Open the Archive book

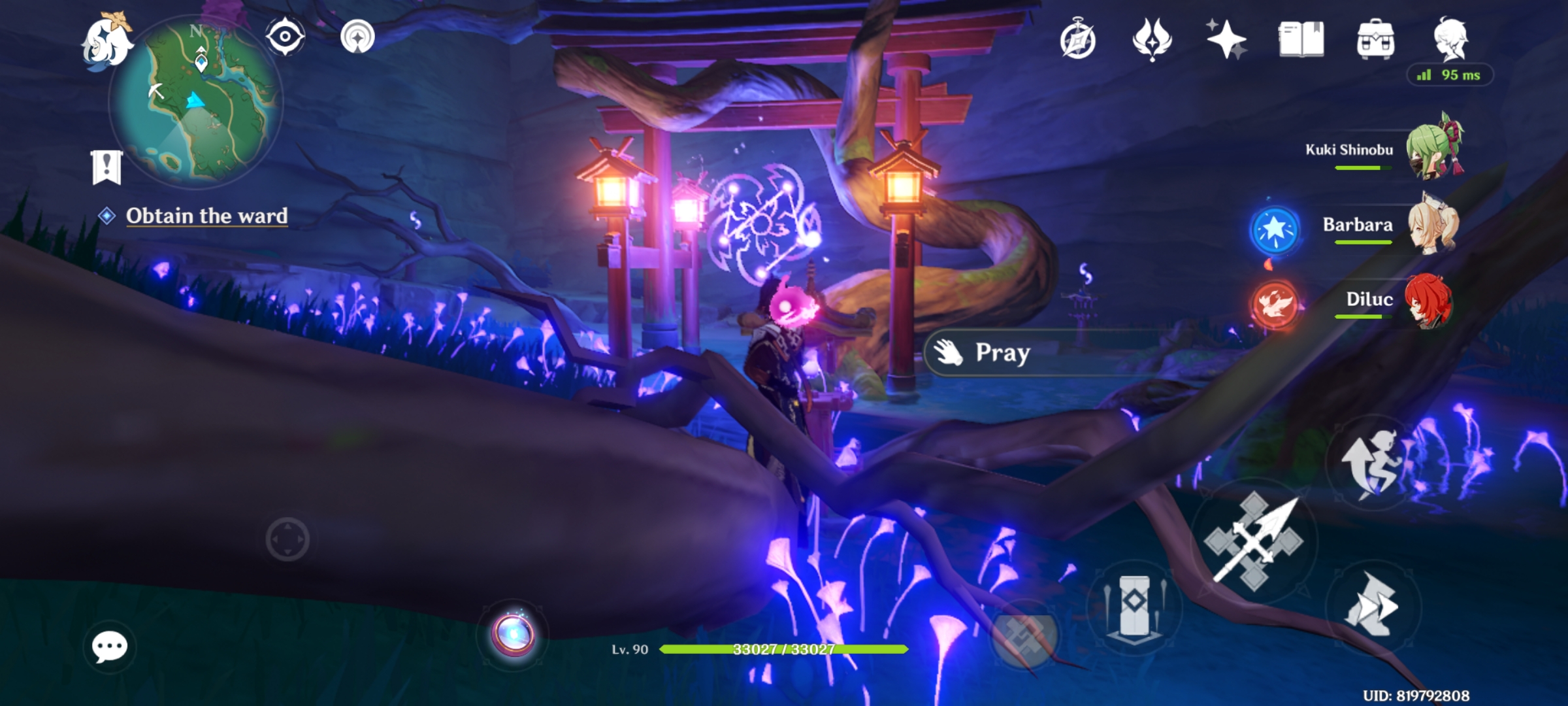click(x=1300, y=39)
